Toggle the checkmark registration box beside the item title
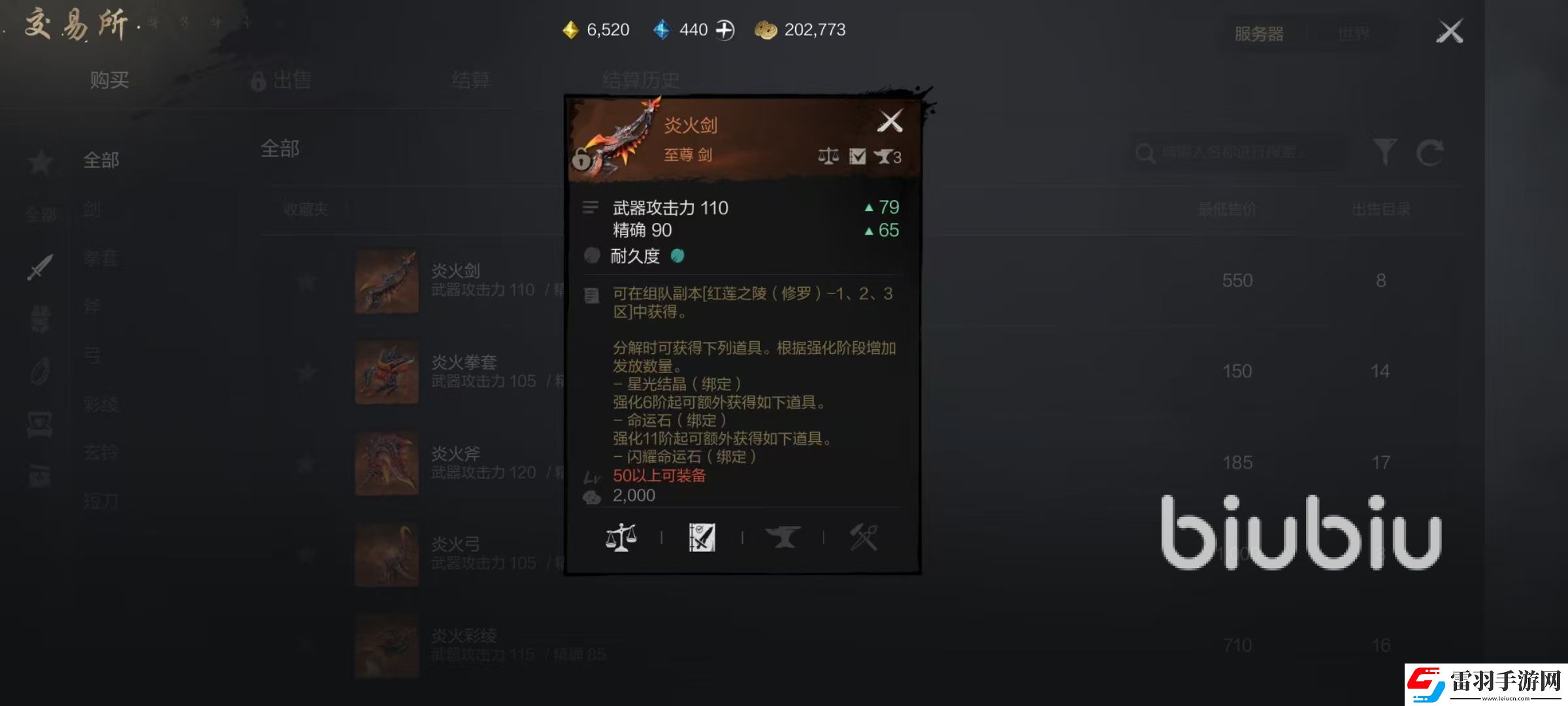Viewport: 1568px width, 706px height. pos(858,157)
